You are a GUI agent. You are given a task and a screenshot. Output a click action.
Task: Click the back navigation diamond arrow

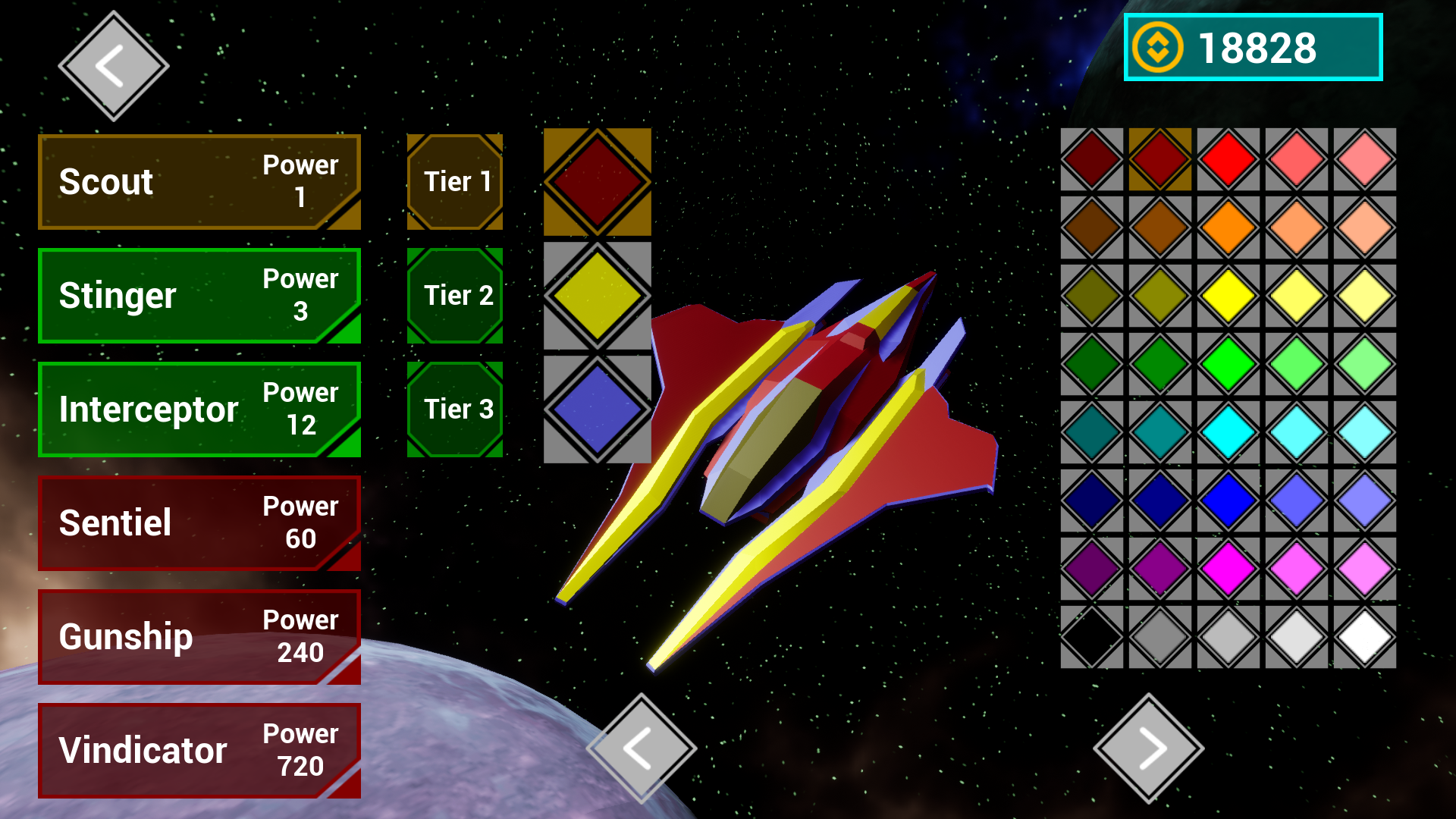pos(112,67)
